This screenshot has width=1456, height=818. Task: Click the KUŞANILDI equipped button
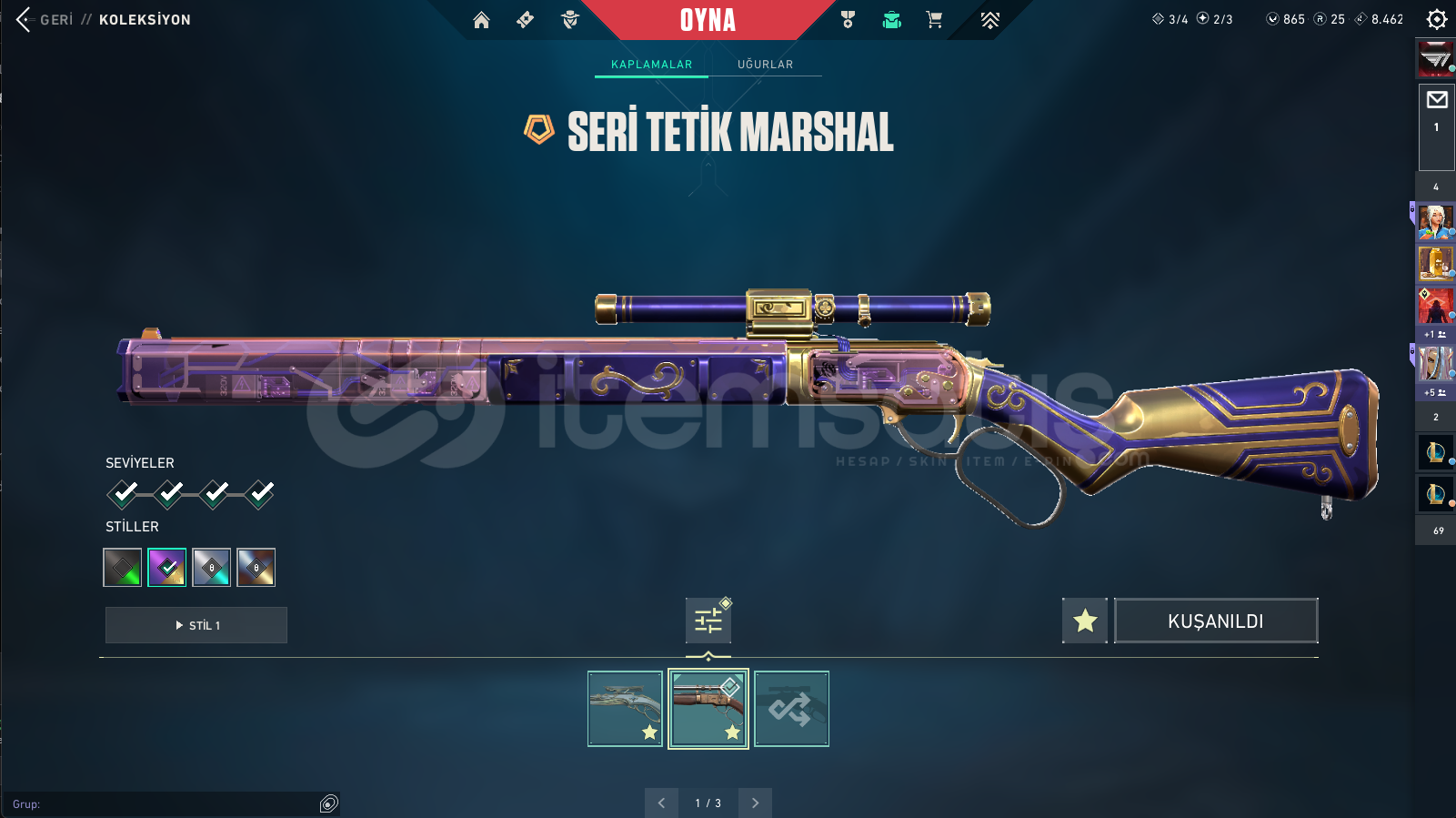tap(1216, 621)
